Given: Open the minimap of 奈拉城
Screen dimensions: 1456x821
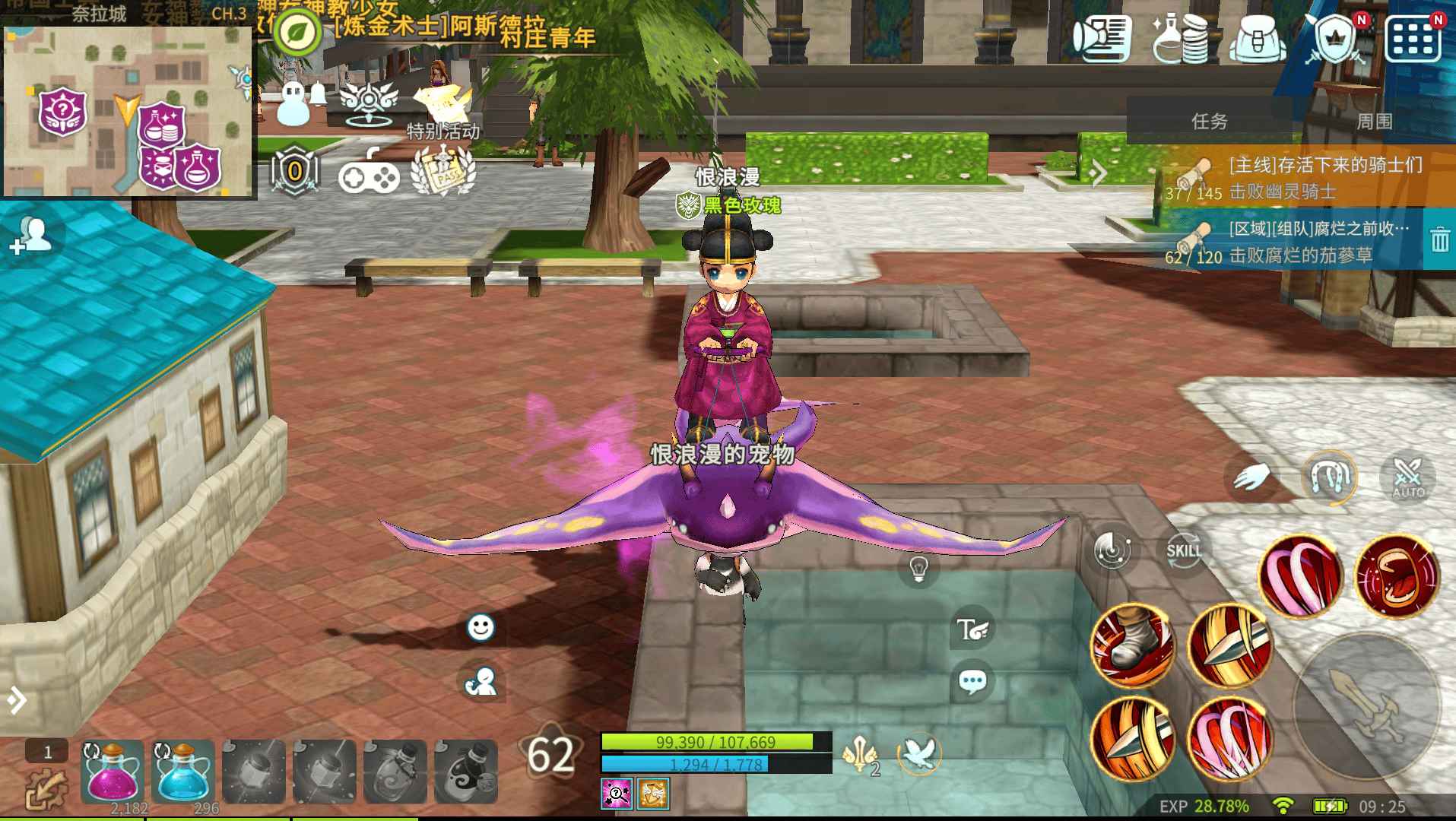Looking at the screenshot, I should click(128, 112).
